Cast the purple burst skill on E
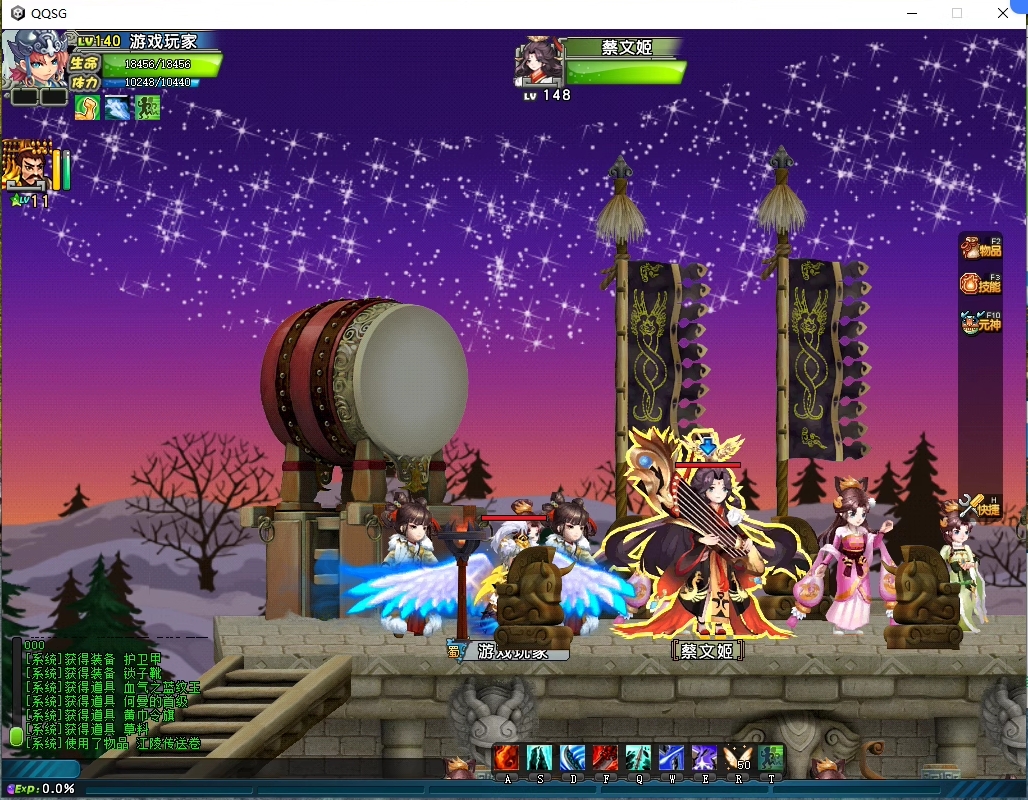Viewport: 1028px width, 800px height. pyautogui.click(x=705, y=758)
